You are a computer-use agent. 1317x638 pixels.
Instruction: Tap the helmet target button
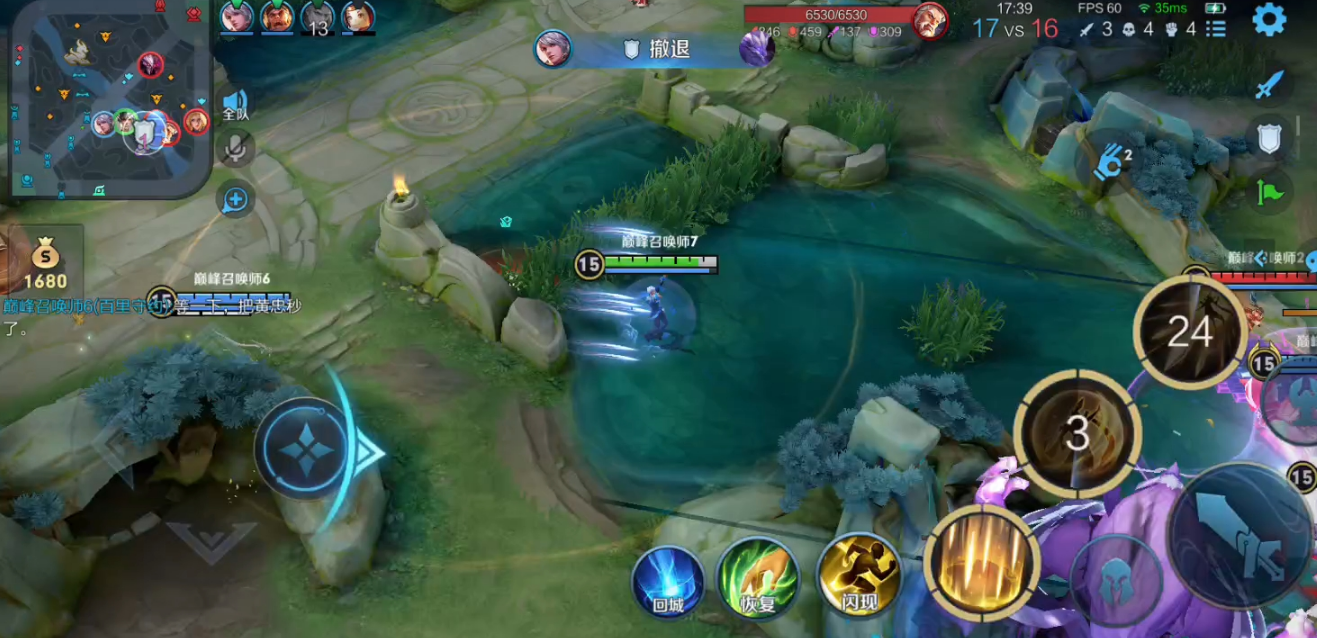click(x=1116, y=580)
